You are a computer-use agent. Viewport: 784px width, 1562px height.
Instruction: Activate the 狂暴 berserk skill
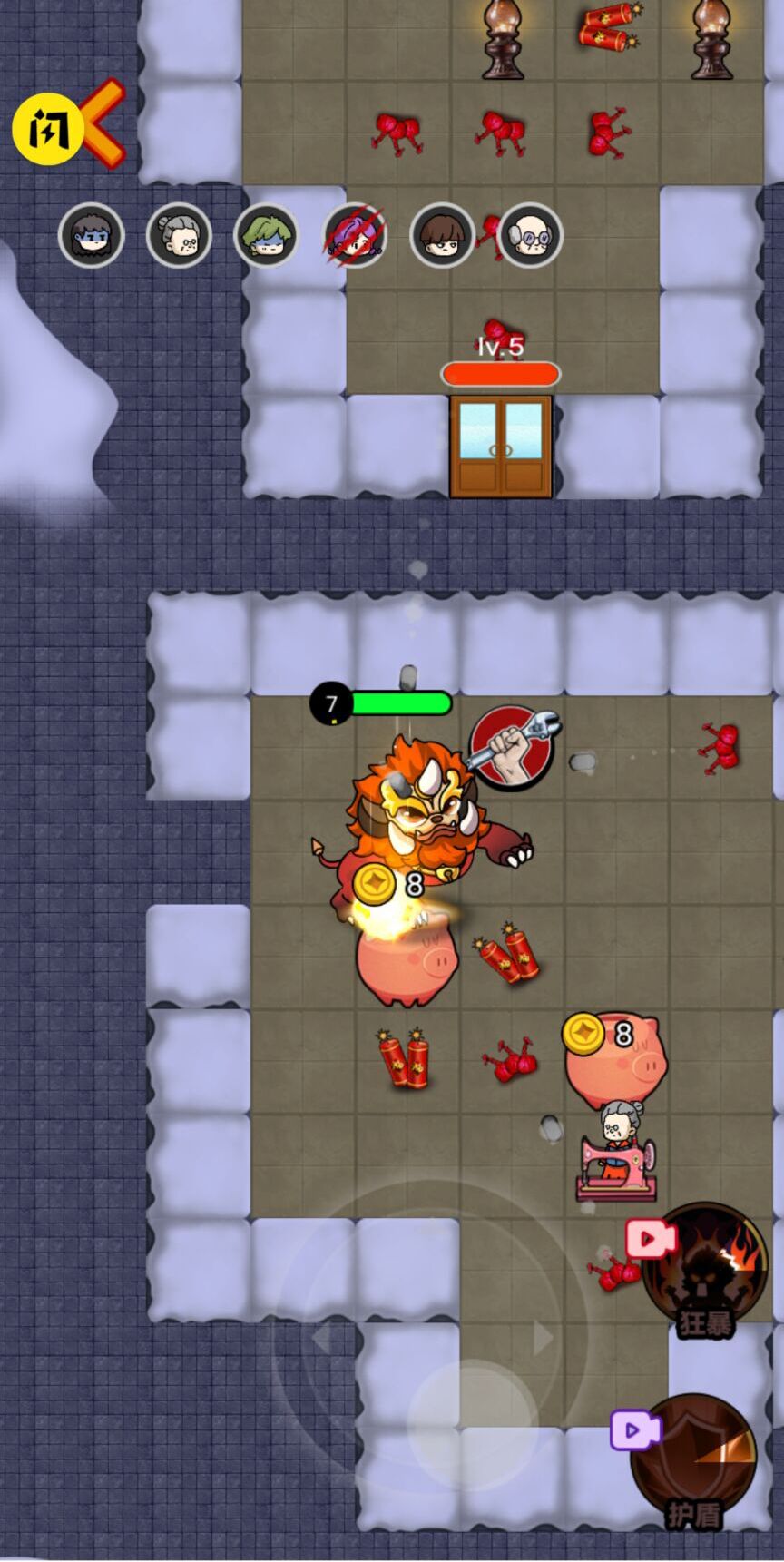[706, 1267]
